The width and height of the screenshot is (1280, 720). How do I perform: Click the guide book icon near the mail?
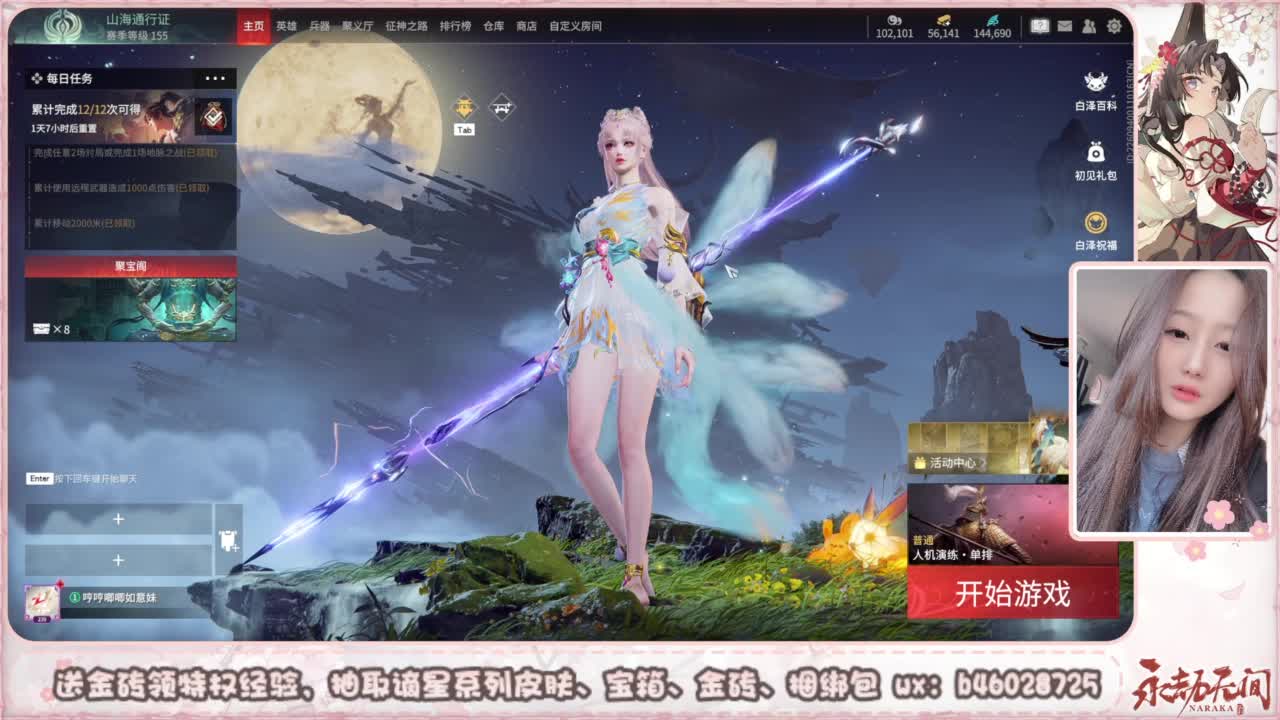1040,25
